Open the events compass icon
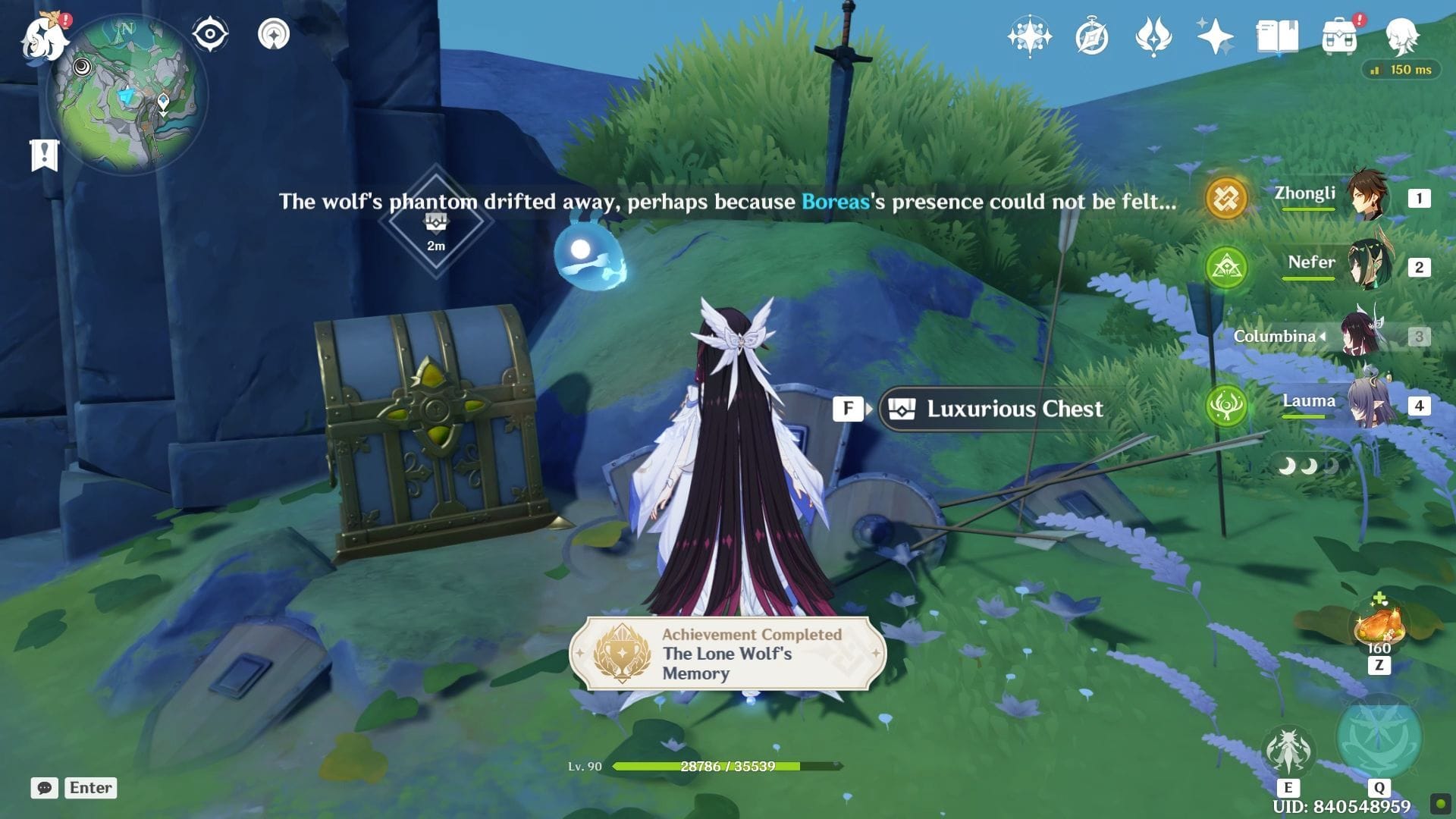Image resolution: width=1456 pixels, height=819 pixels. (x=1092, y=36)
